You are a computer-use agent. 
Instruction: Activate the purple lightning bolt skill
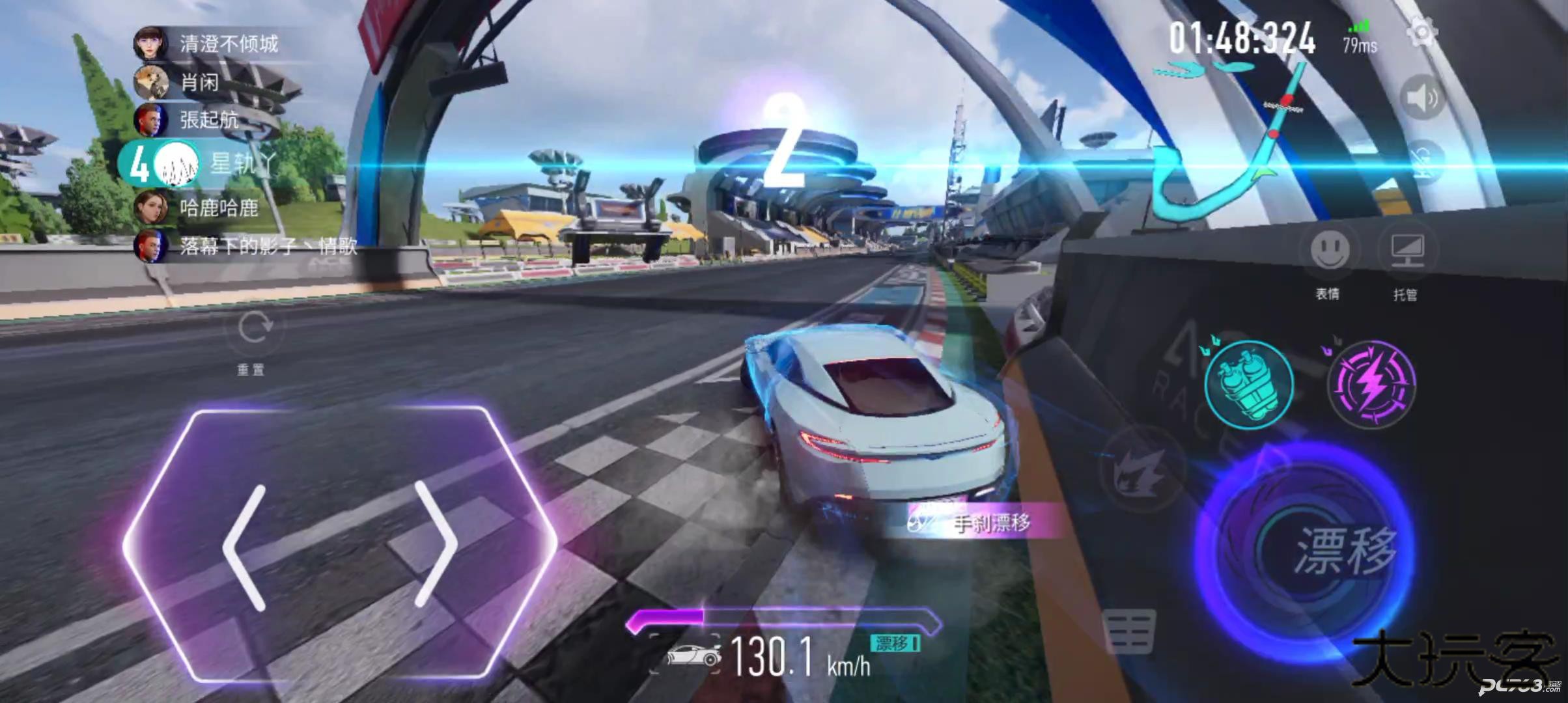(1371, 383)
